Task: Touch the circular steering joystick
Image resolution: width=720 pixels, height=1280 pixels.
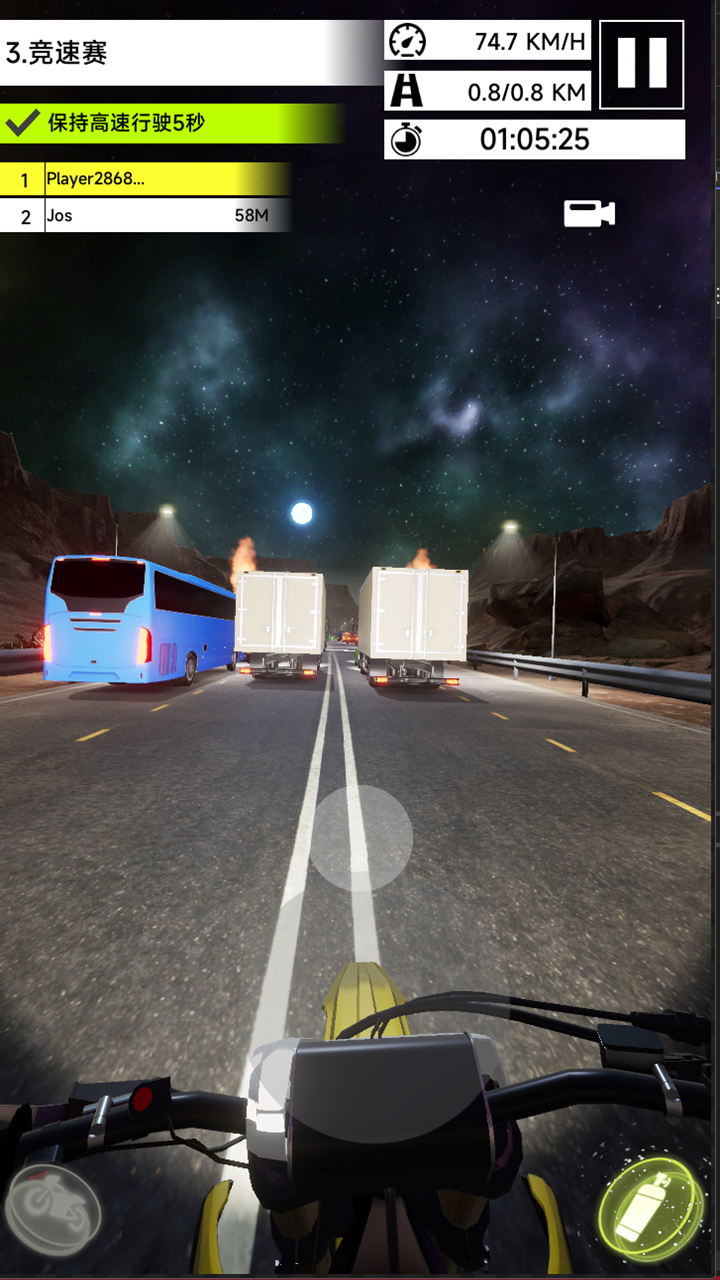Action: (360, 838)
